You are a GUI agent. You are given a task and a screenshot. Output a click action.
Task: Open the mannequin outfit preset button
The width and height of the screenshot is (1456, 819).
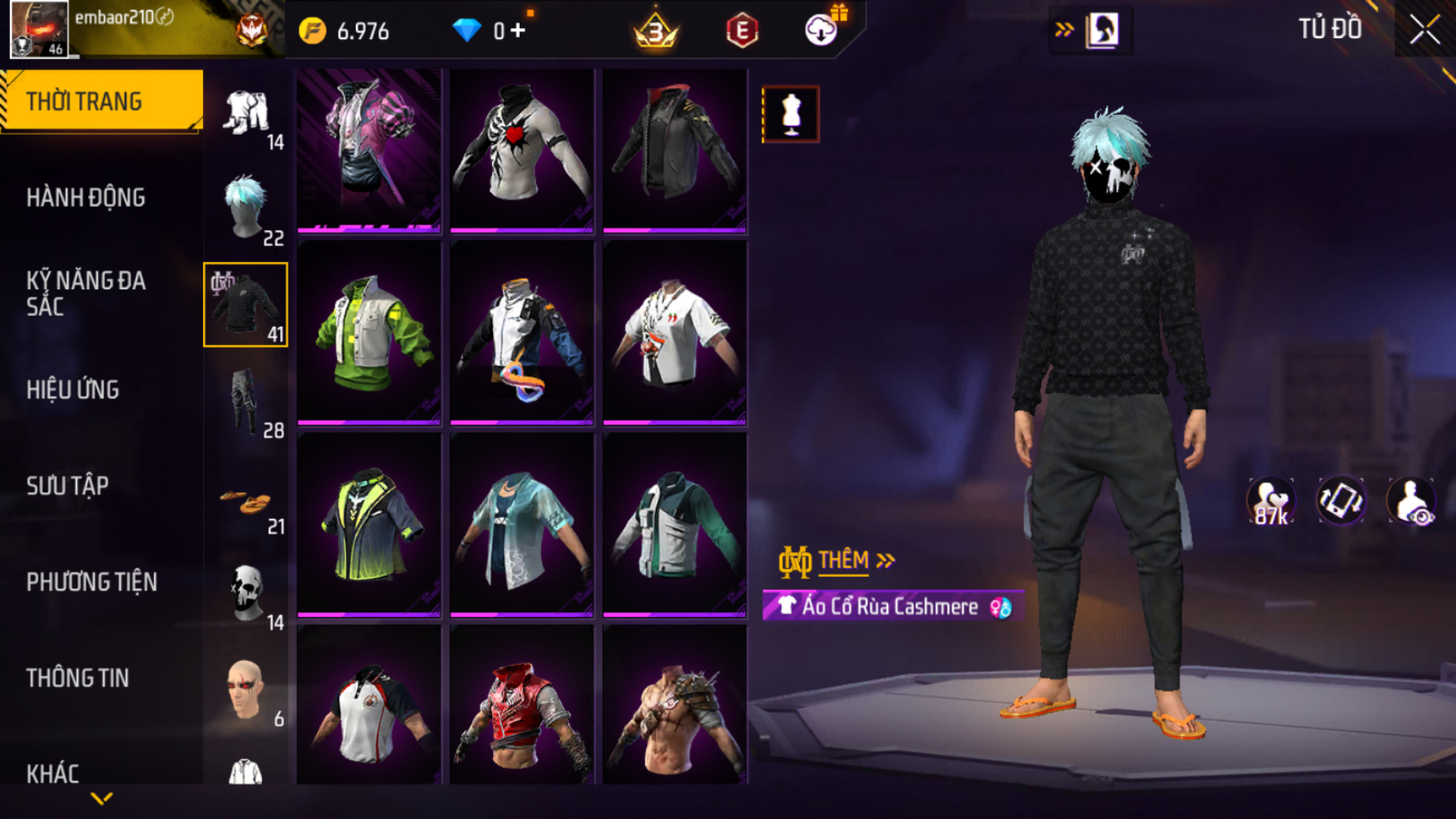point(790,114)
